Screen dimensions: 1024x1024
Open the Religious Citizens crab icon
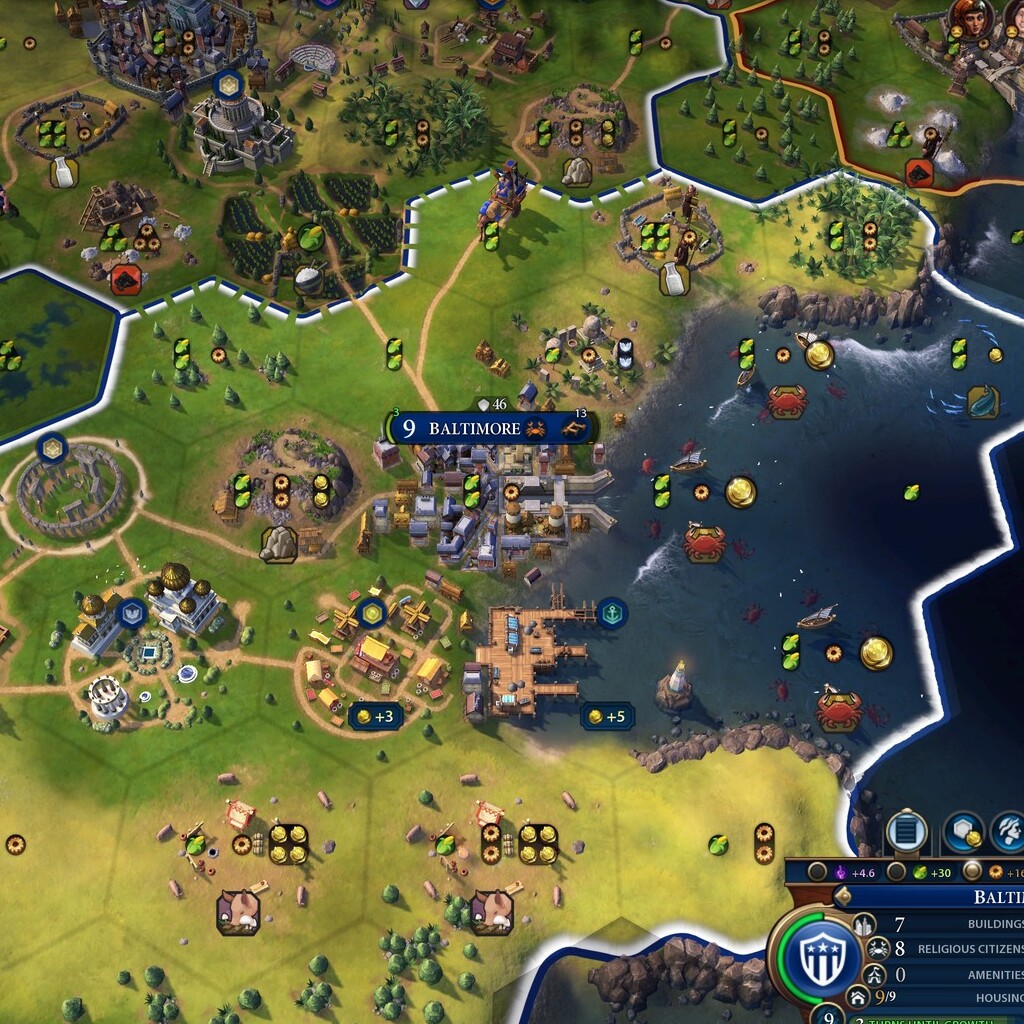click(x=879, y=948)
